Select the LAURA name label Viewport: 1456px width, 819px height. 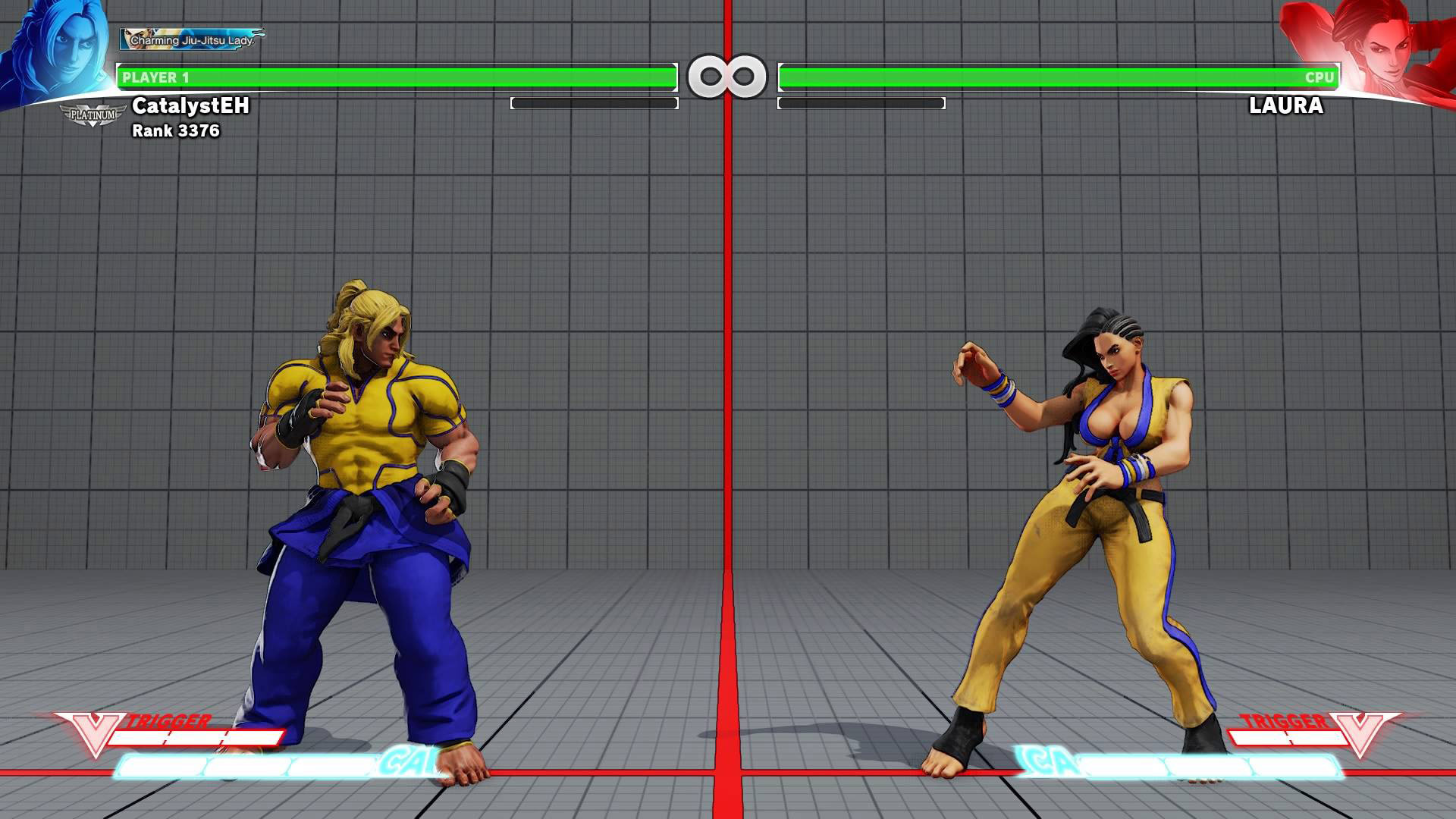(x=1285, y=107)
